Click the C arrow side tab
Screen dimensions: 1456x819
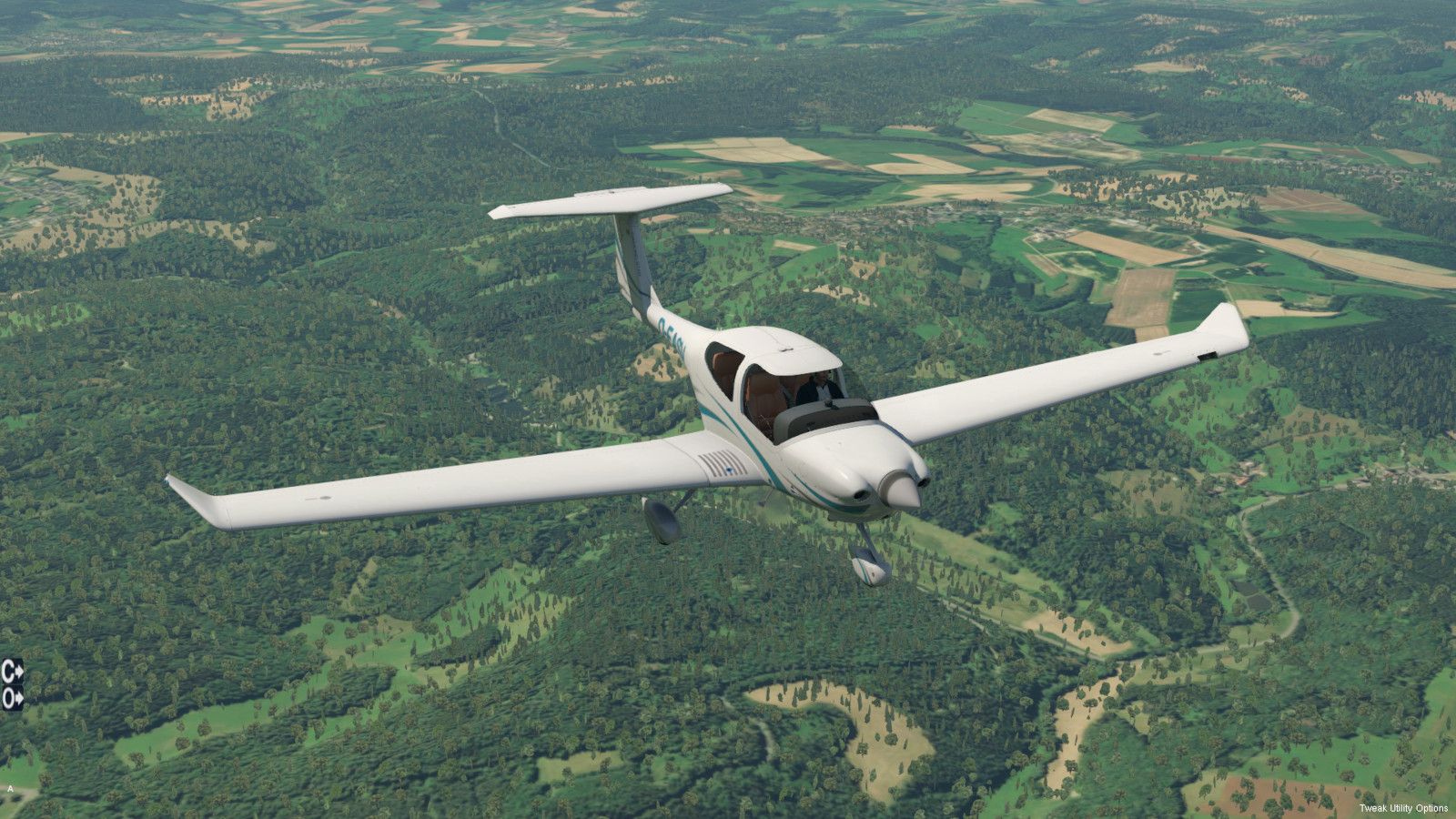tap(12, 672)
